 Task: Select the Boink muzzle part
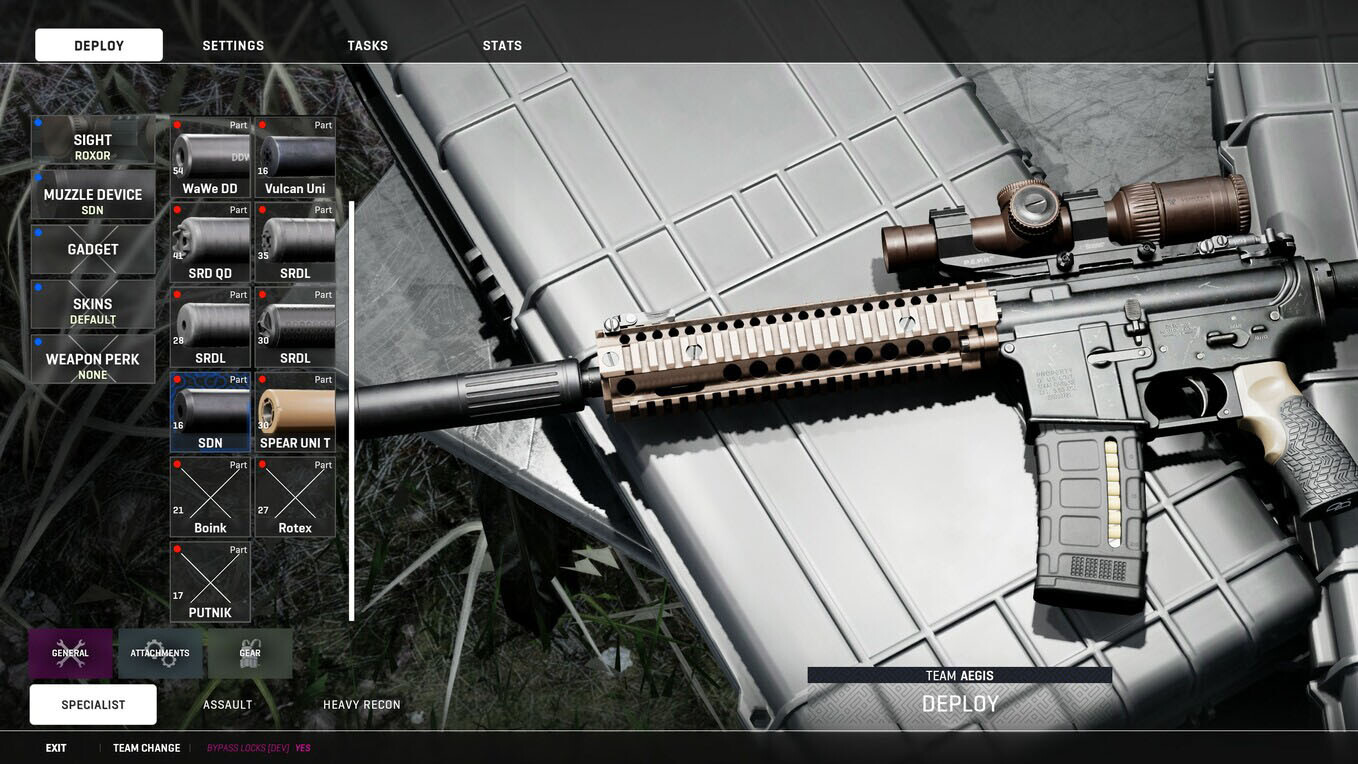click(210, 498)
